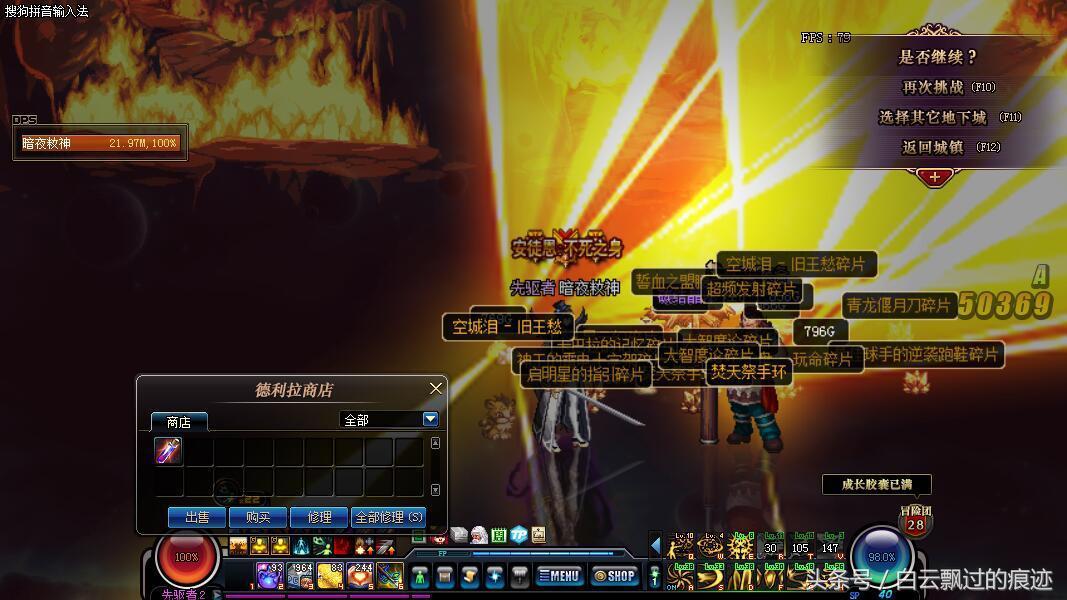Use the quickslot consumable with count 1964
The width and height of the screenshot is (1067, 600).
[300, 576]
